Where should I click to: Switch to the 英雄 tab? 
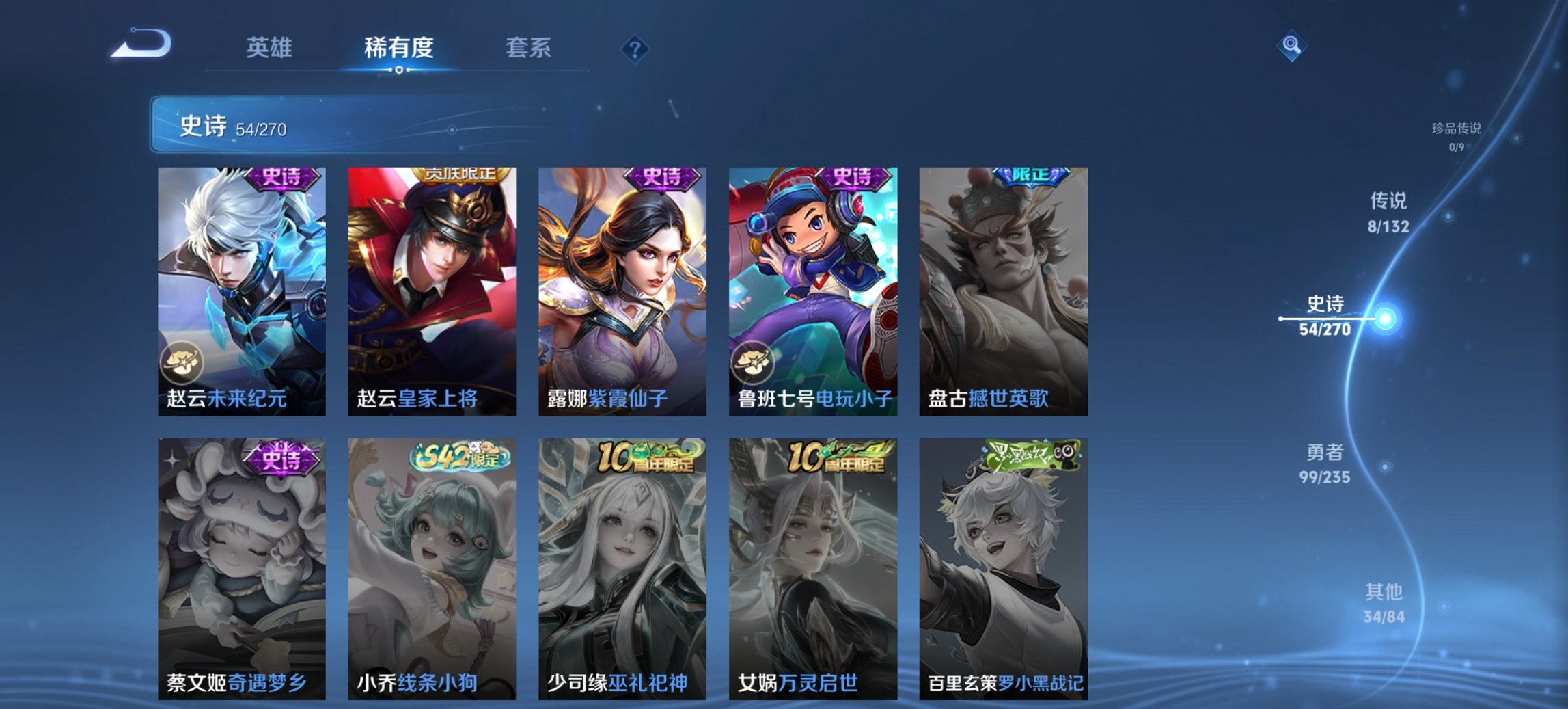click(x=270, y=48)
